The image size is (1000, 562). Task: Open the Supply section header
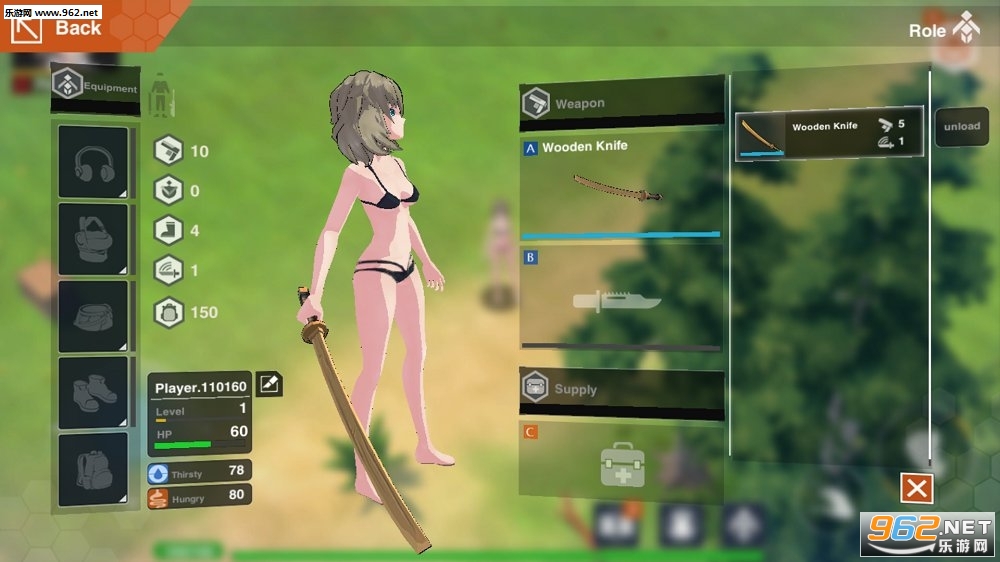click(x=620, y=389)
